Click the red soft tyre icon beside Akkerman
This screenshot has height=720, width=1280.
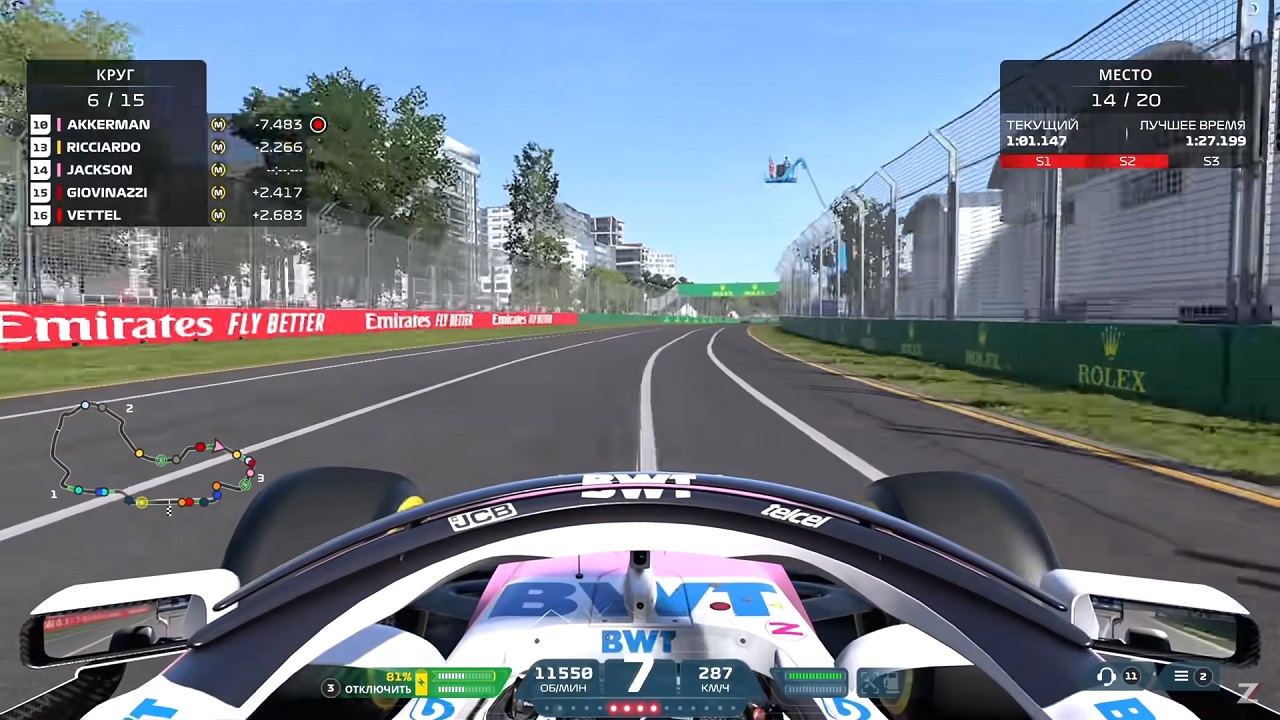click(318, 125)
